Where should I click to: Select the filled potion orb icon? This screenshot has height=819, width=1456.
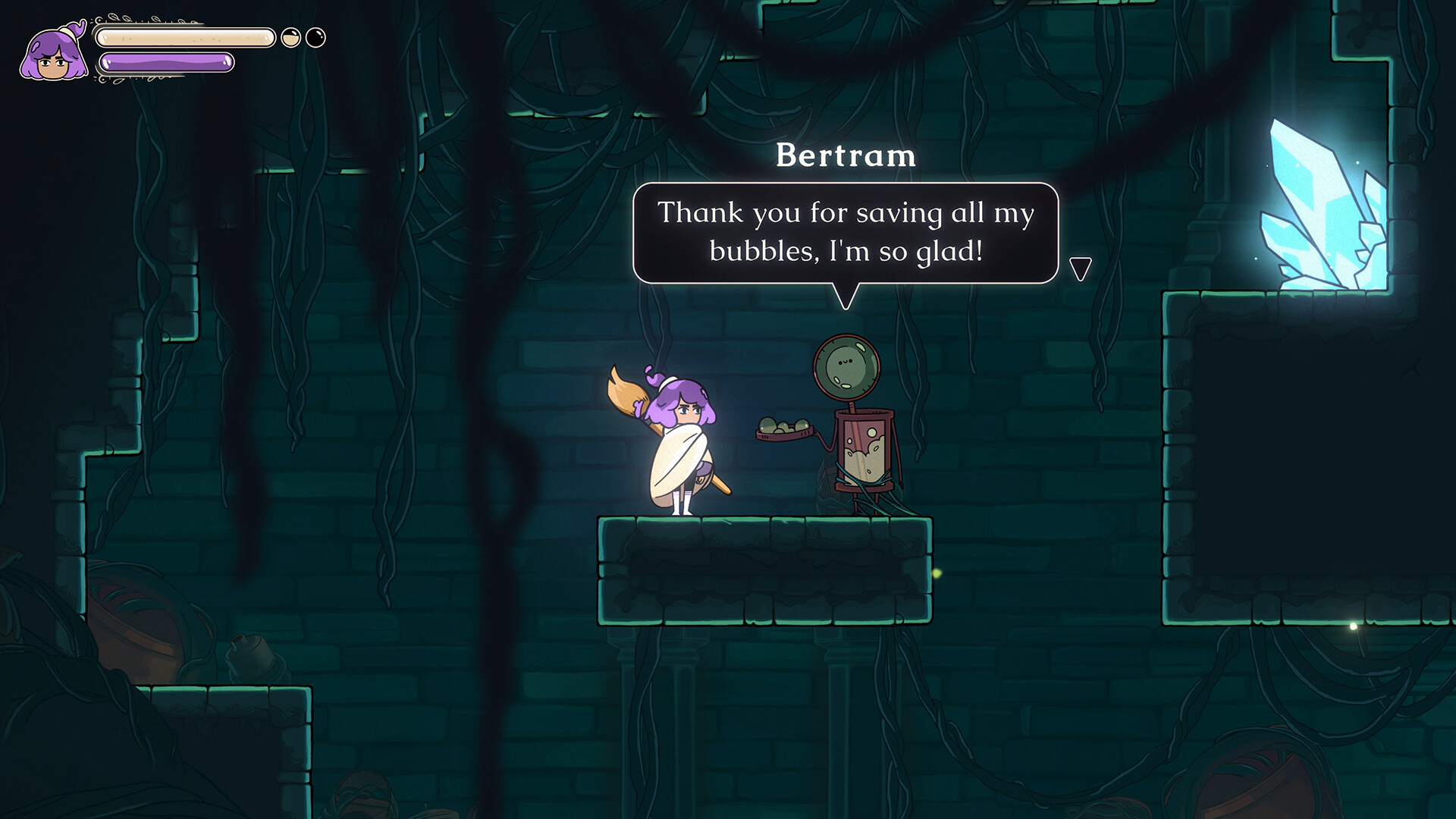point(290,36)
